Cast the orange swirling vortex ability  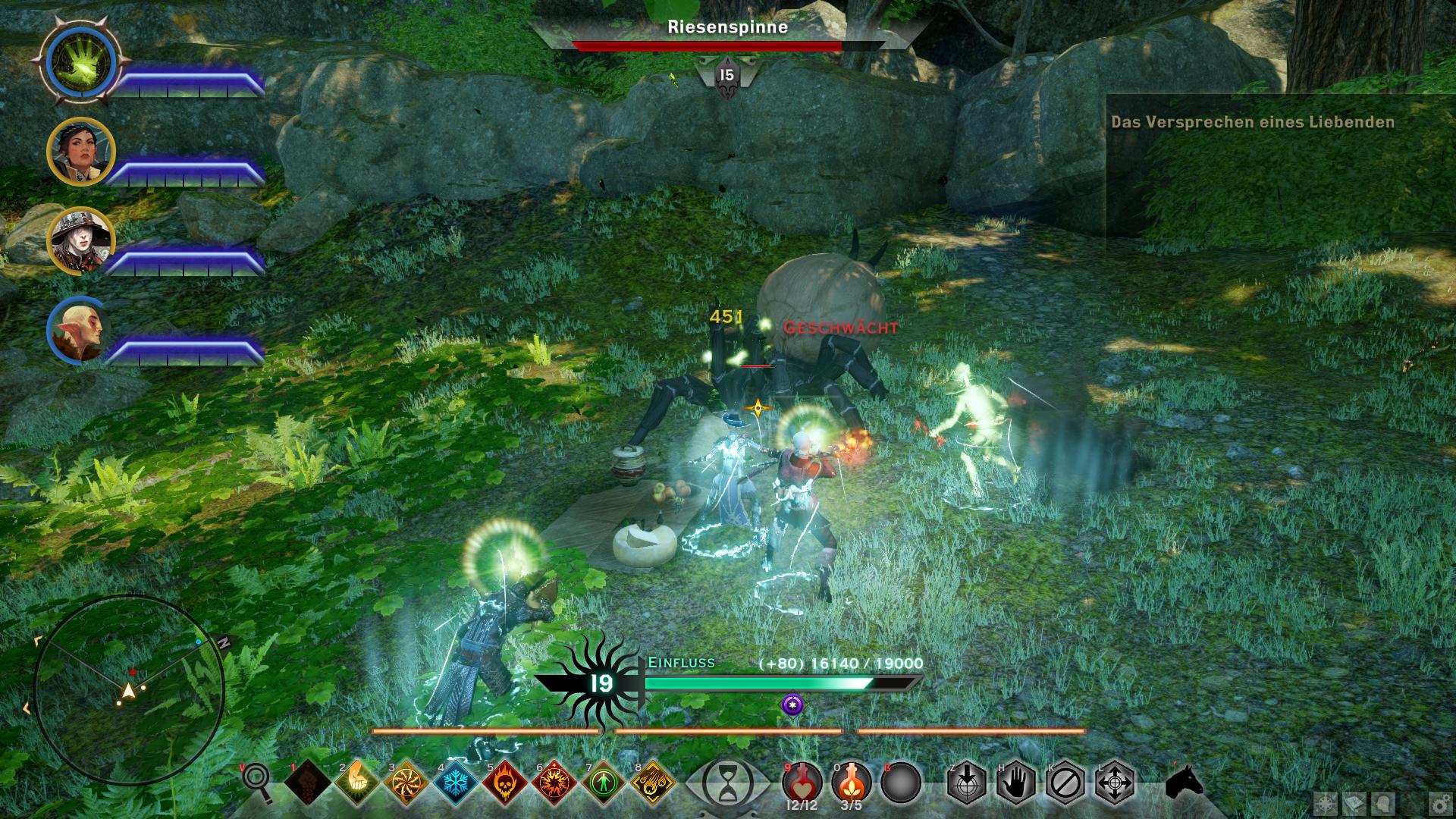[x=406, y=782]
